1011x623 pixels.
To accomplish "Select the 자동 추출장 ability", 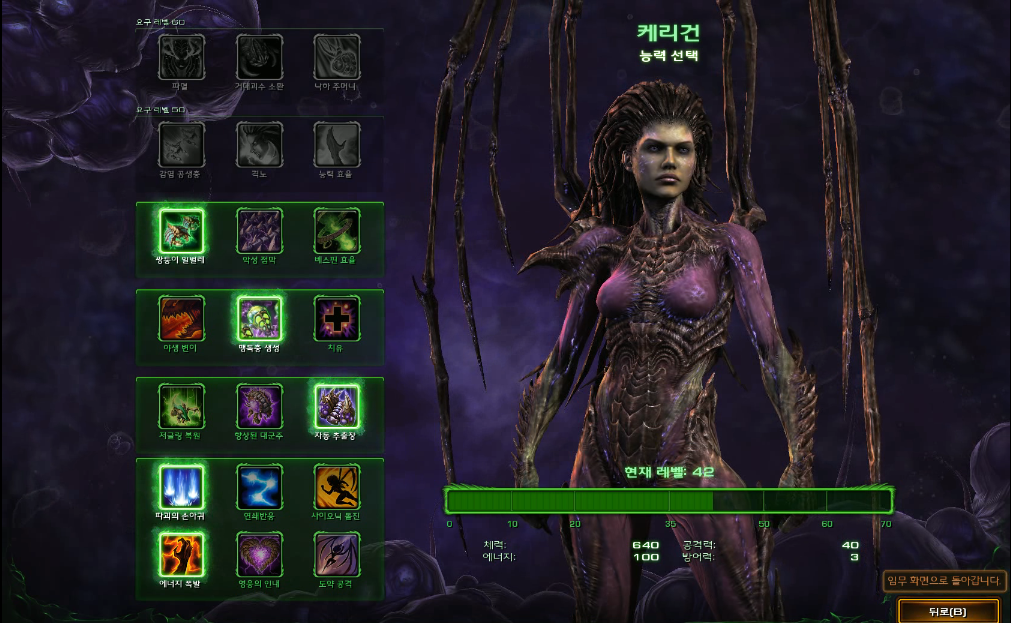I will click(337, 406).
